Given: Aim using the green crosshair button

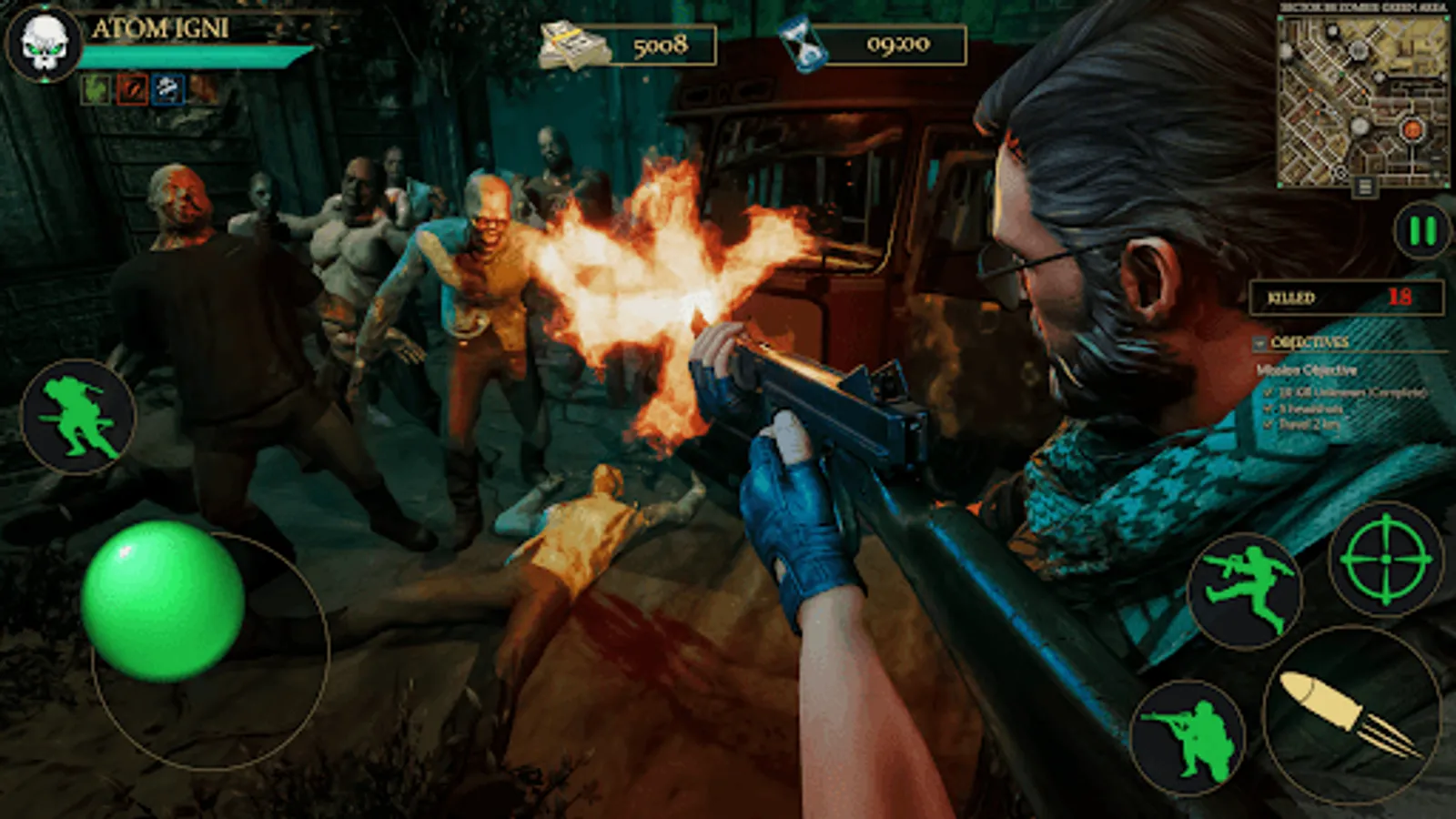Looking at the screenshot, I should [x=1385, y=560].
